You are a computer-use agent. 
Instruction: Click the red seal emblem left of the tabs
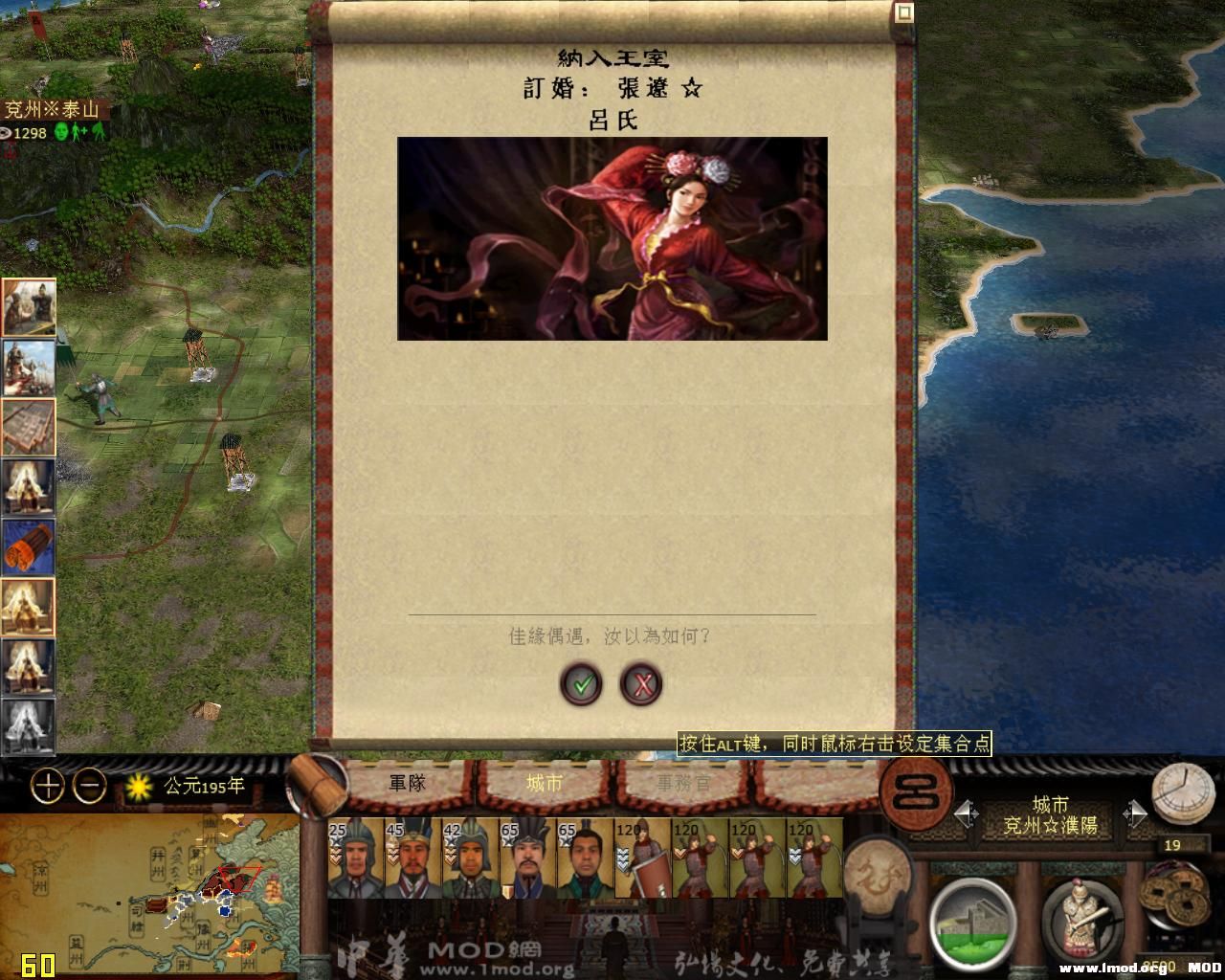914,794
